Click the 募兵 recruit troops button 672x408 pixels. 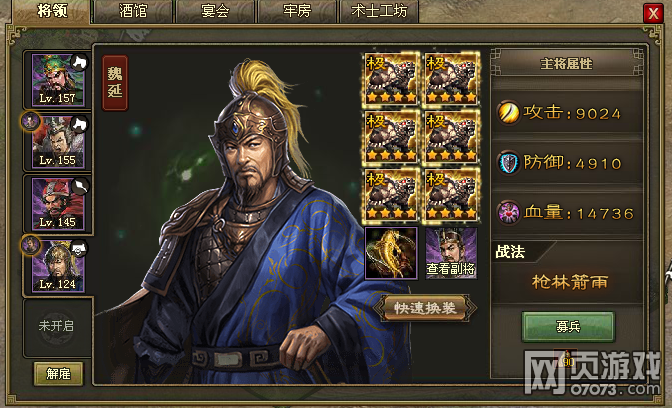(x=567, y=326)
